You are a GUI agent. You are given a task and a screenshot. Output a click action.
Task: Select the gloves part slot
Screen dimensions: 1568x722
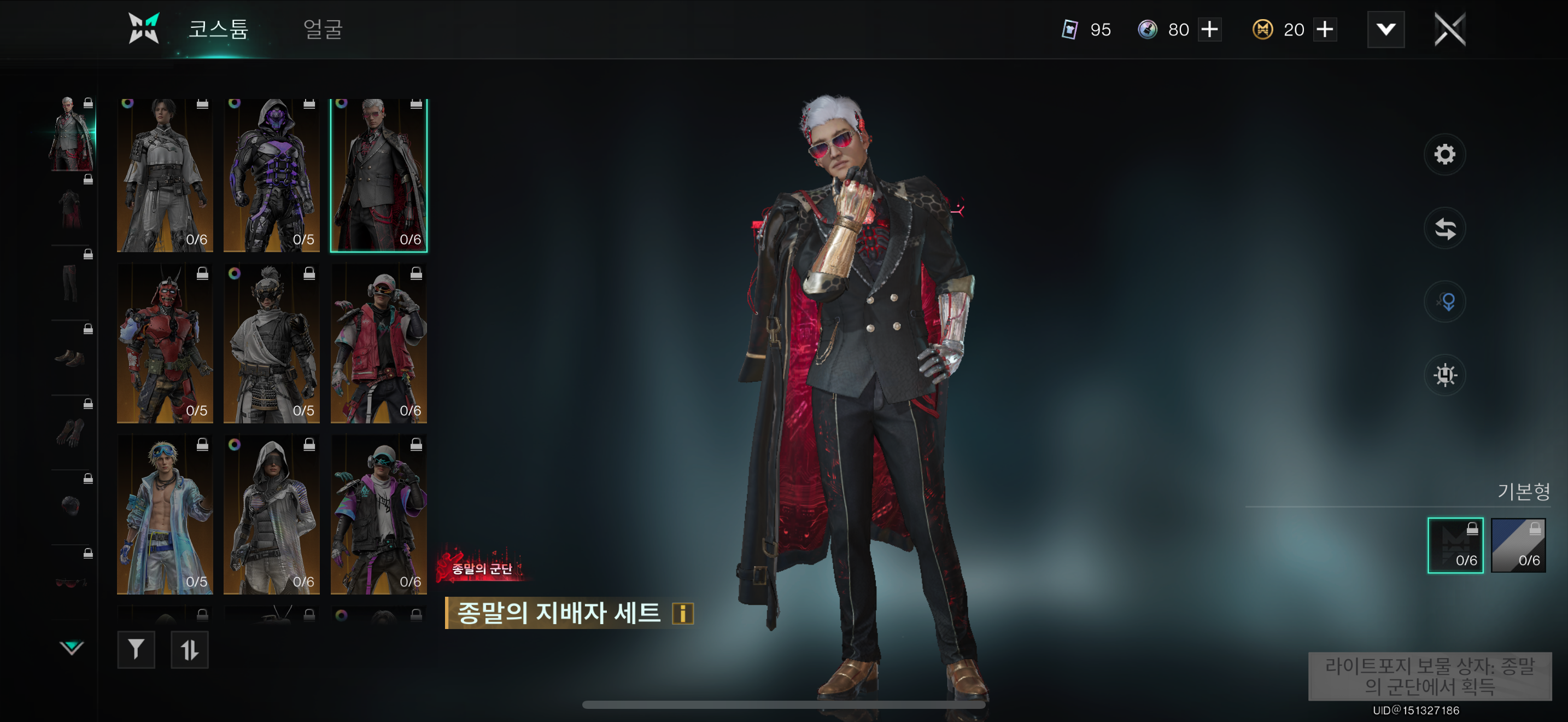click(71, 432)
